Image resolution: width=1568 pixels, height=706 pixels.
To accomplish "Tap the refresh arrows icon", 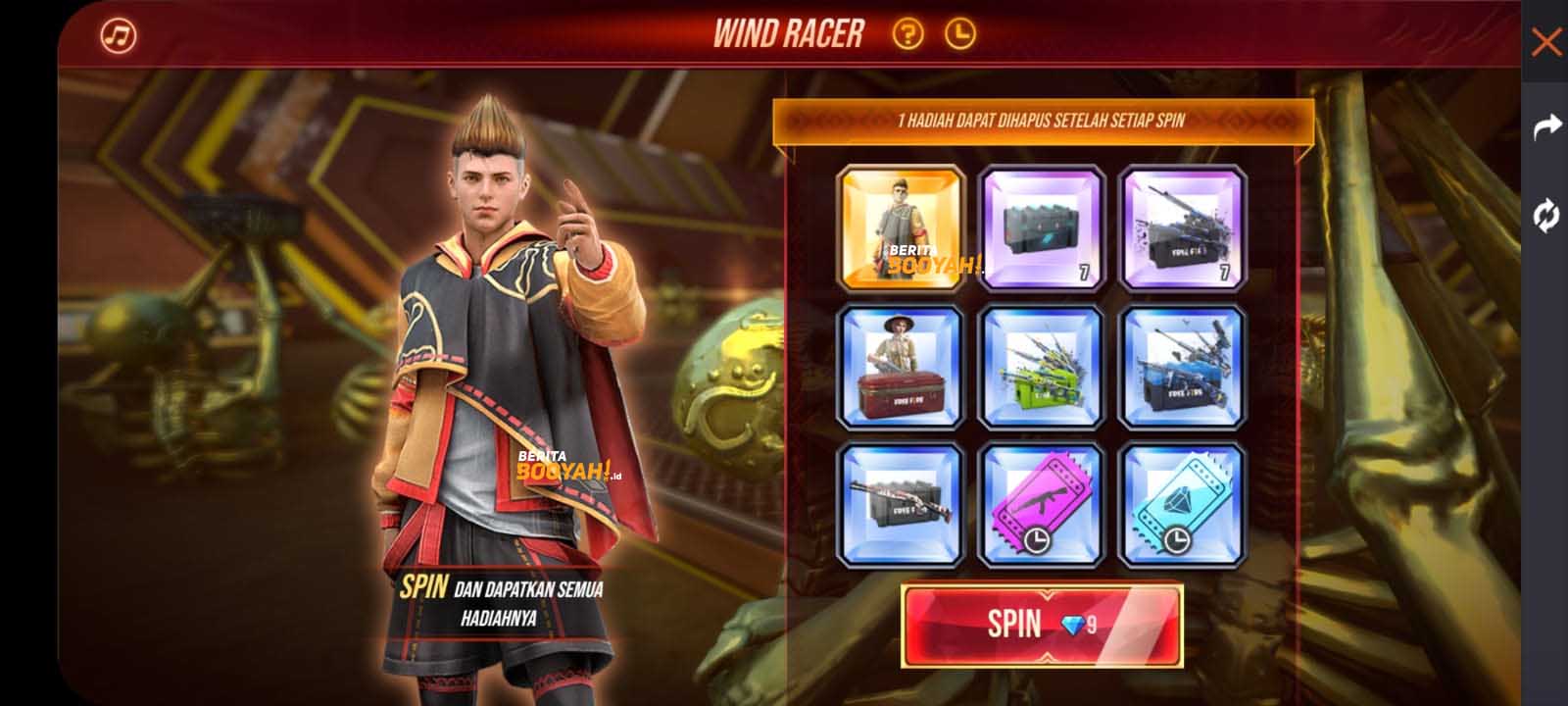I will point(1545,215).
